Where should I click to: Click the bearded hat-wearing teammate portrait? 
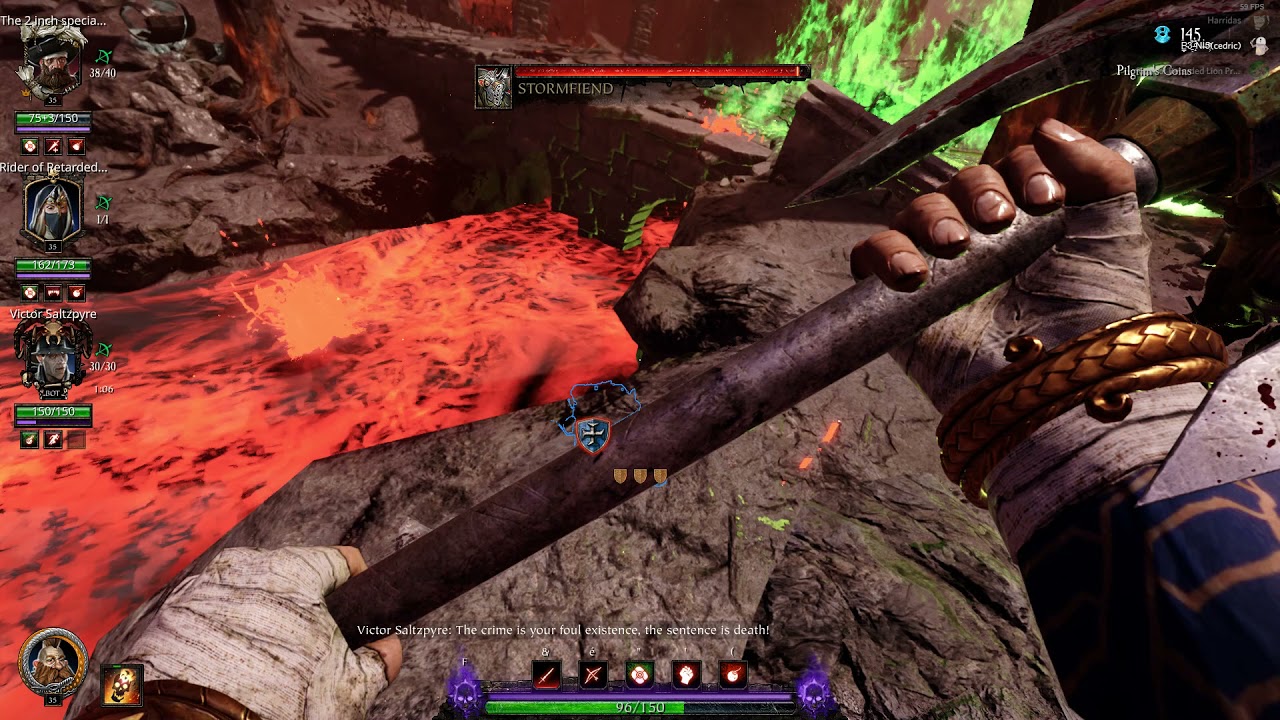52,62
